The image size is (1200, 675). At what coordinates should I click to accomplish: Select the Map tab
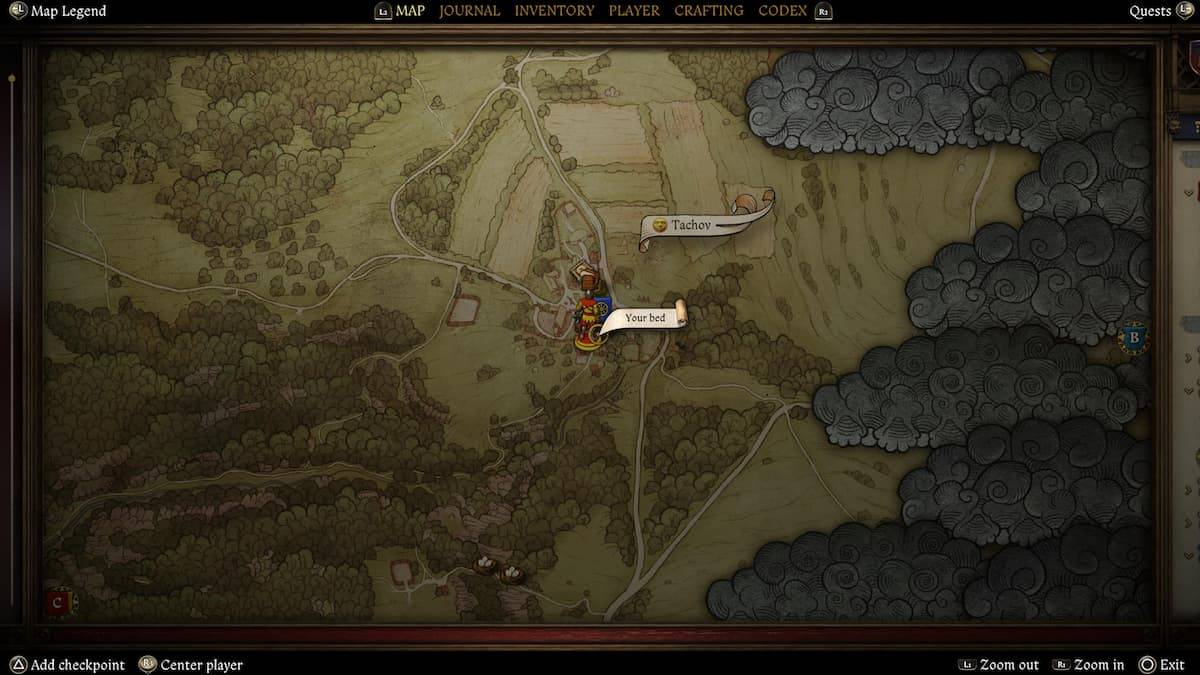click(410, 11)
